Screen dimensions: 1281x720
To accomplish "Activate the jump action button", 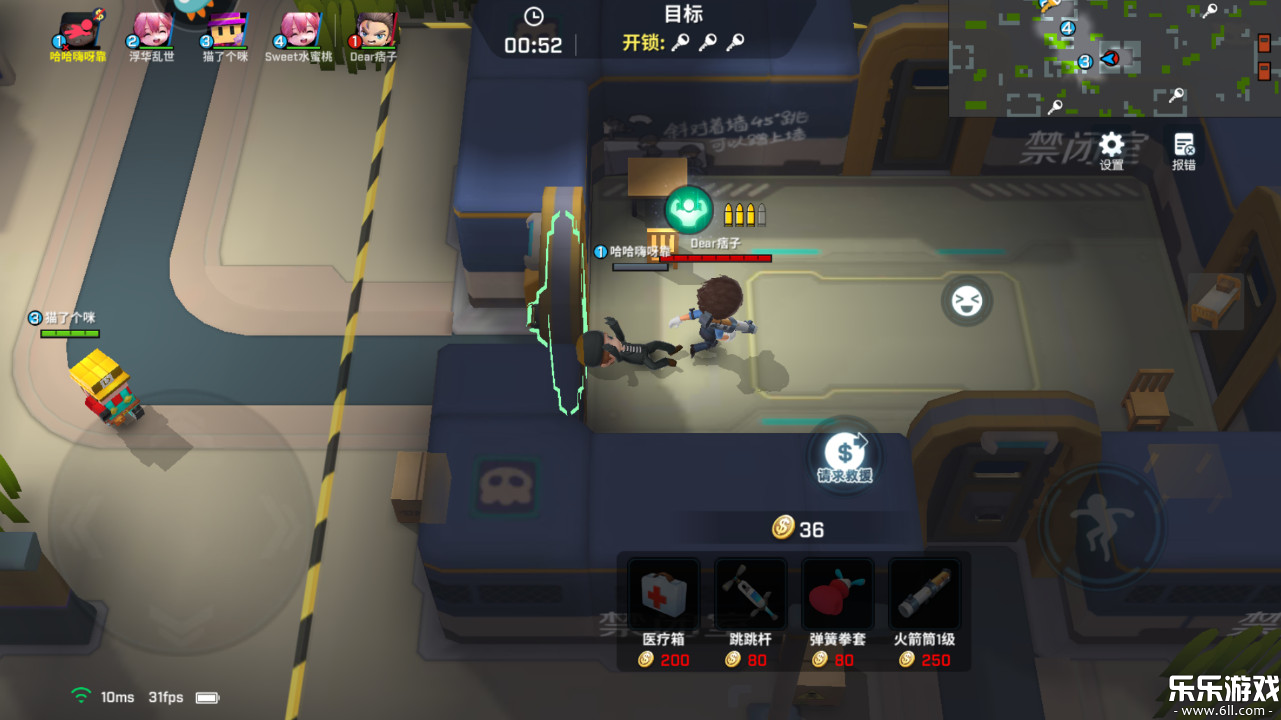I will tap(1100, 527).
